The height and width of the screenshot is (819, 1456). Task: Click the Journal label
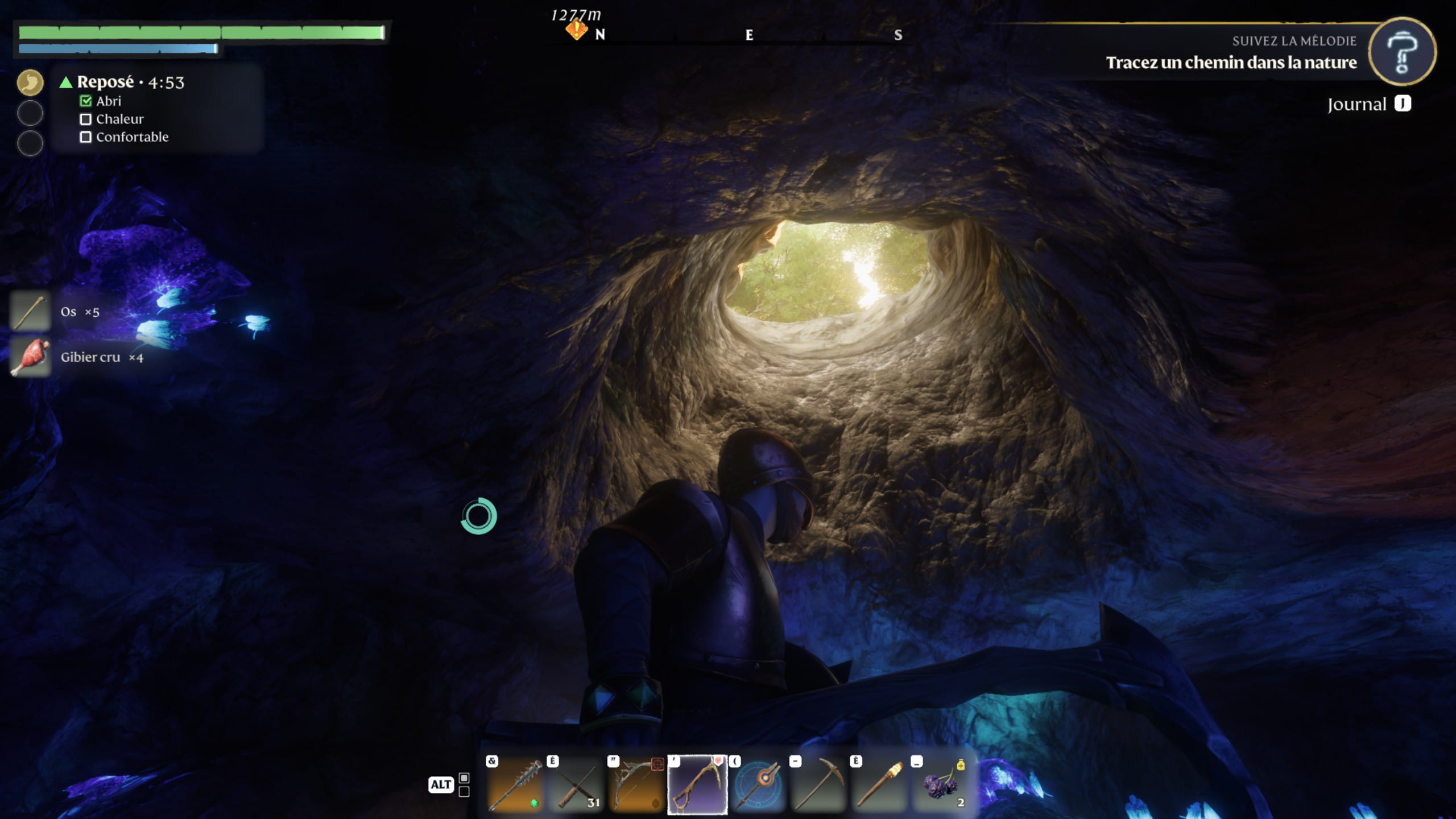click(1357, 104)
